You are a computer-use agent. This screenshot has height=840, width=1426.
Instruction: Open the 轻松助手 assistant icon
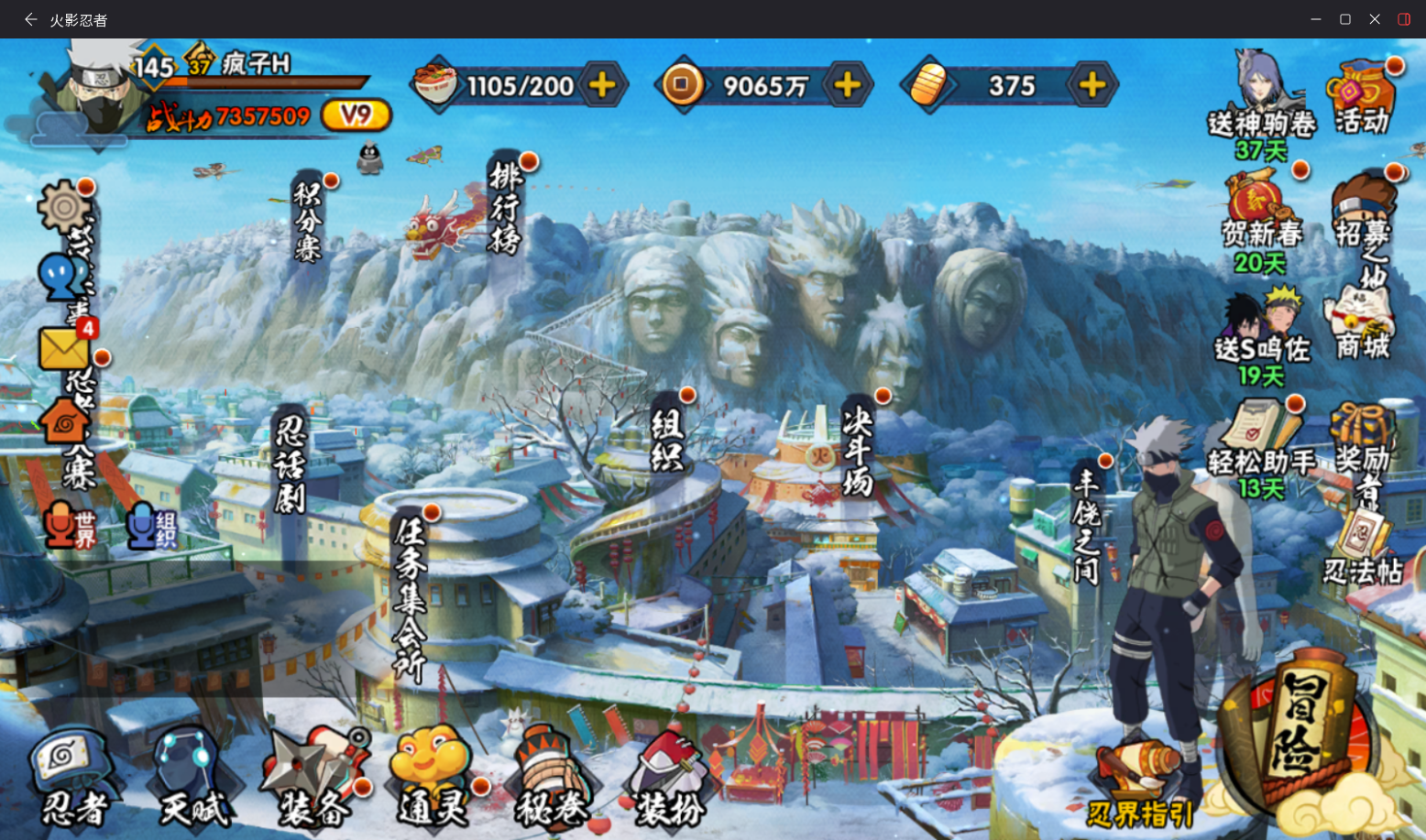(x=1261, y=440)
